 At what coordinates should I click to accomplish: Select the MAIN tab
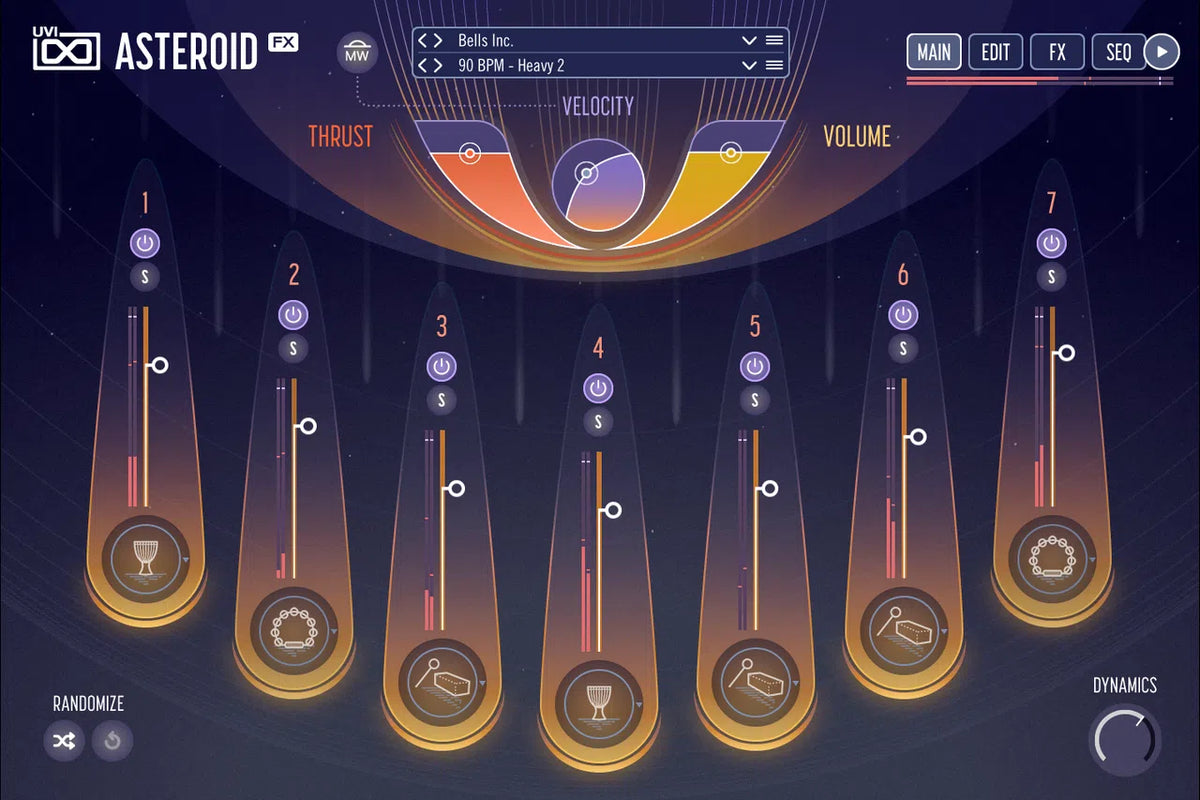tap(934, 52)
